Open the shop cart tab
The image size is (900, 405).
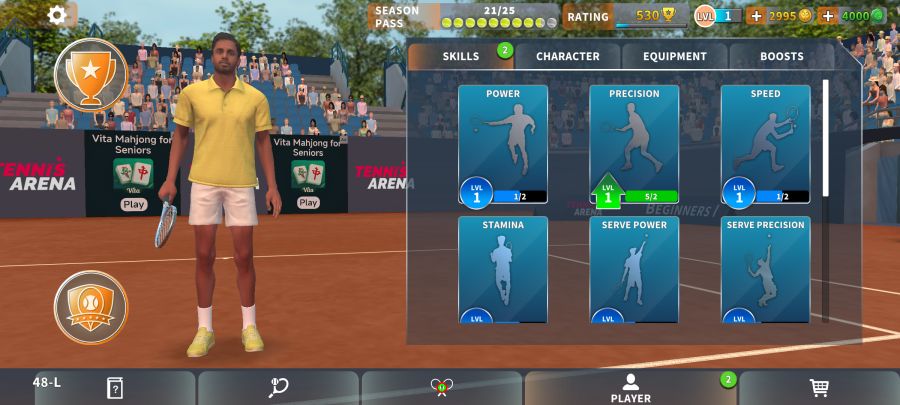click(x=818, y=388)
